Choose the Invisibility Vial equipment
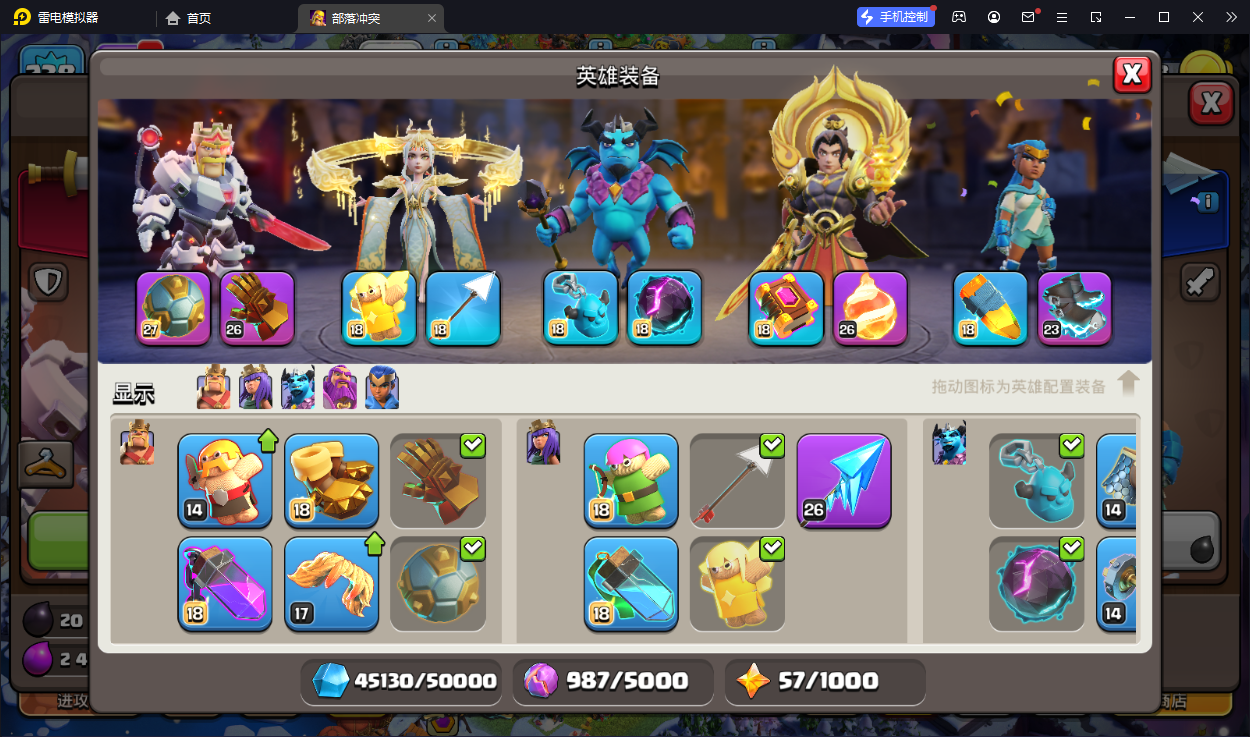 [x=631, y=584]
